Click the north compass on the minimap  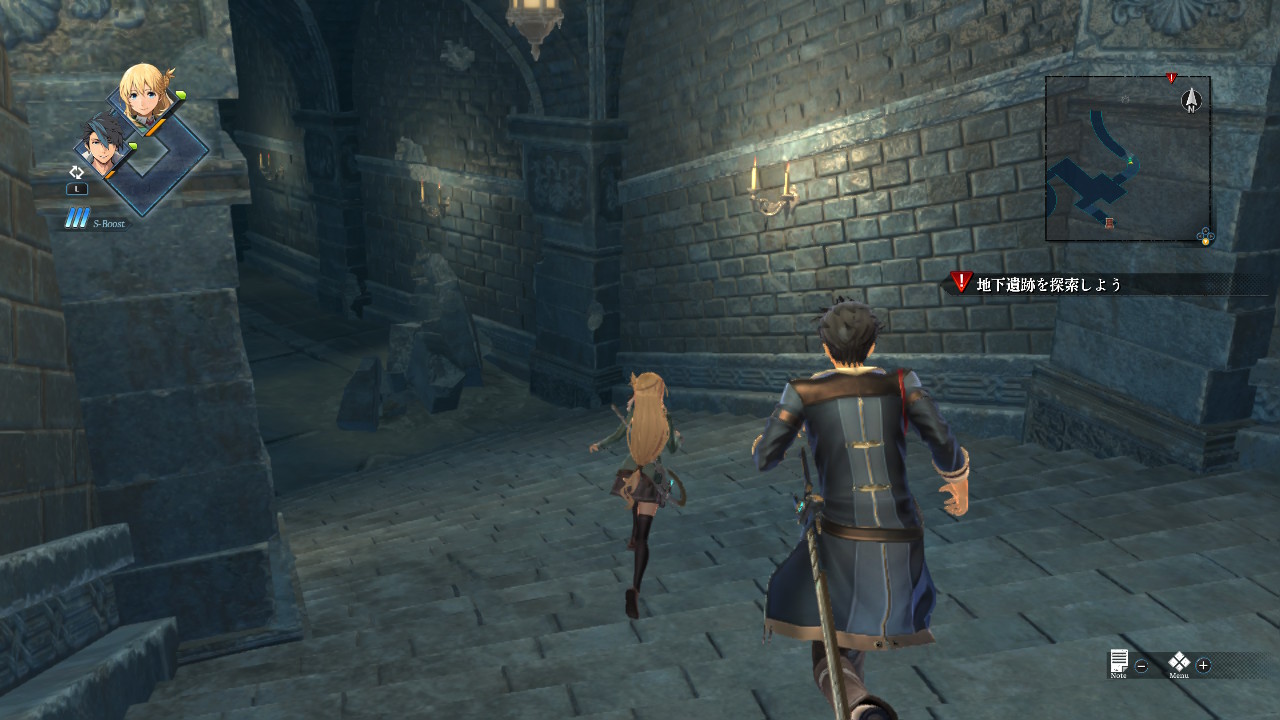[1191, 99]
